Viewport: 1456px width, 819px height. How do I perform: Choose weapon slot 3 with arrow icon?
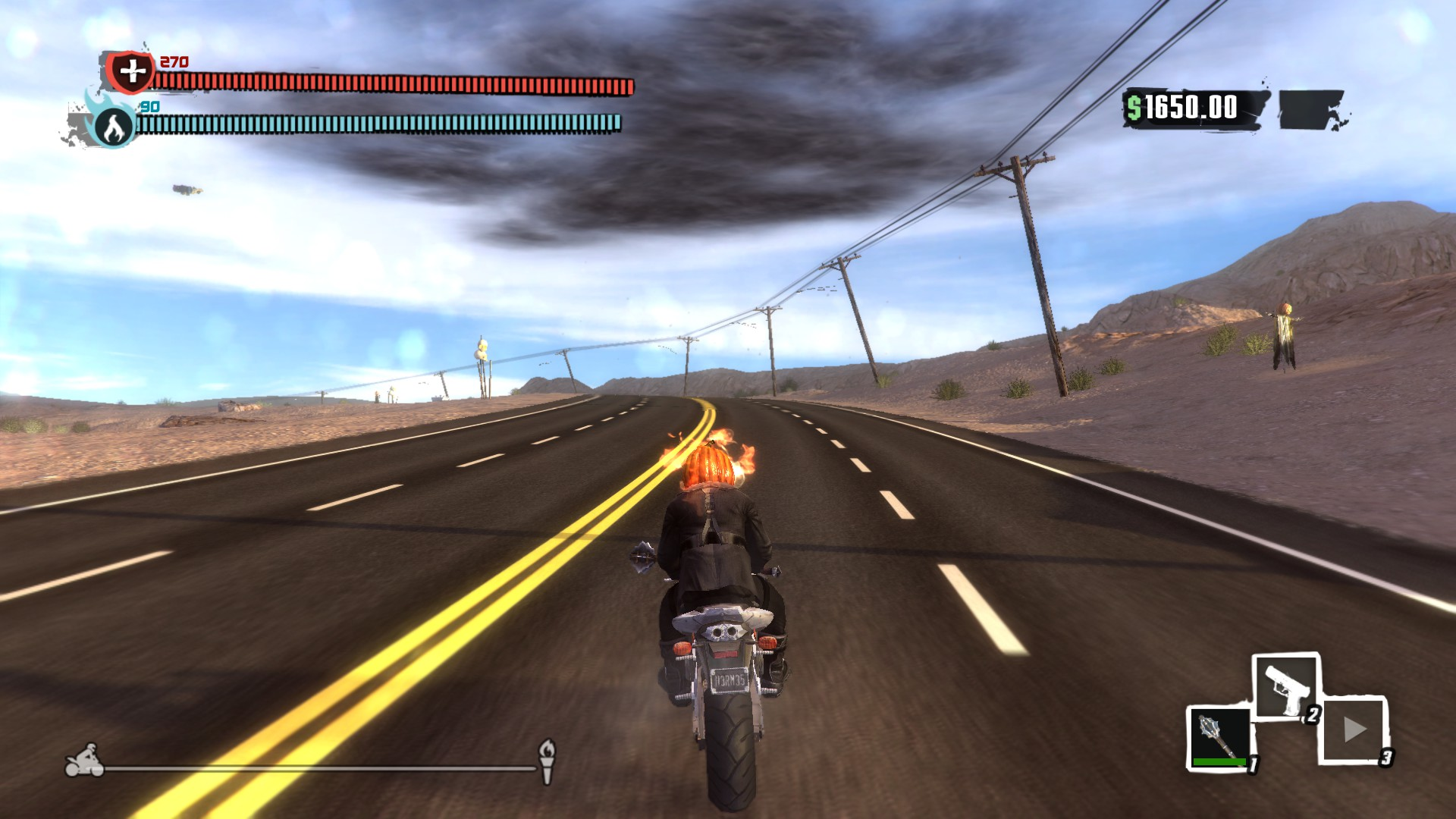1354,730
